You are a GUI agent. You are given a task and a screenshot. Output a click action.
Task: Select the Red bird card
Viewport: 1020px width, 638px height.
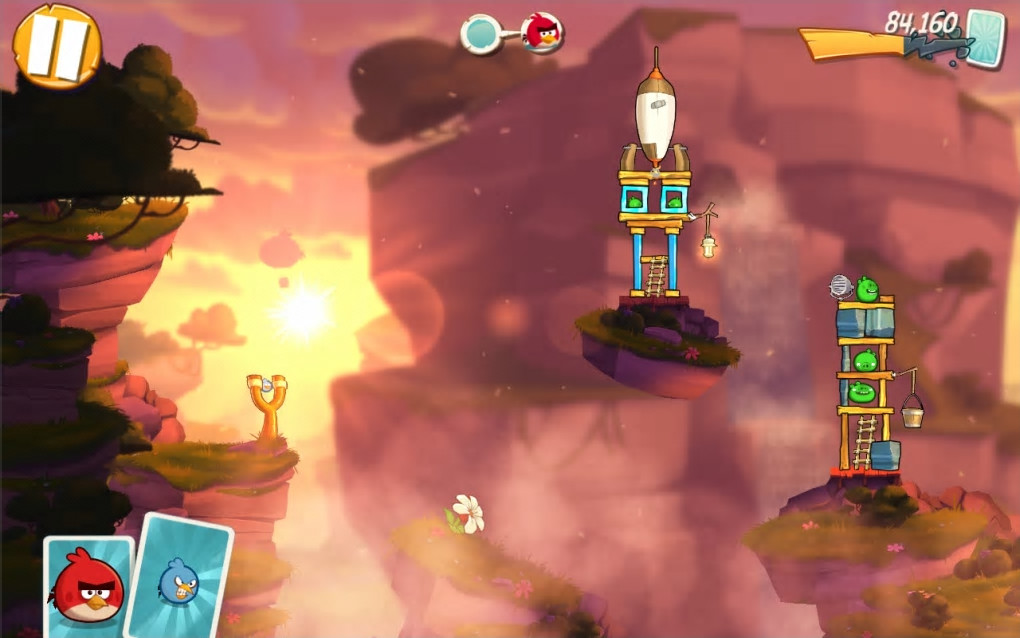[88, 586]
